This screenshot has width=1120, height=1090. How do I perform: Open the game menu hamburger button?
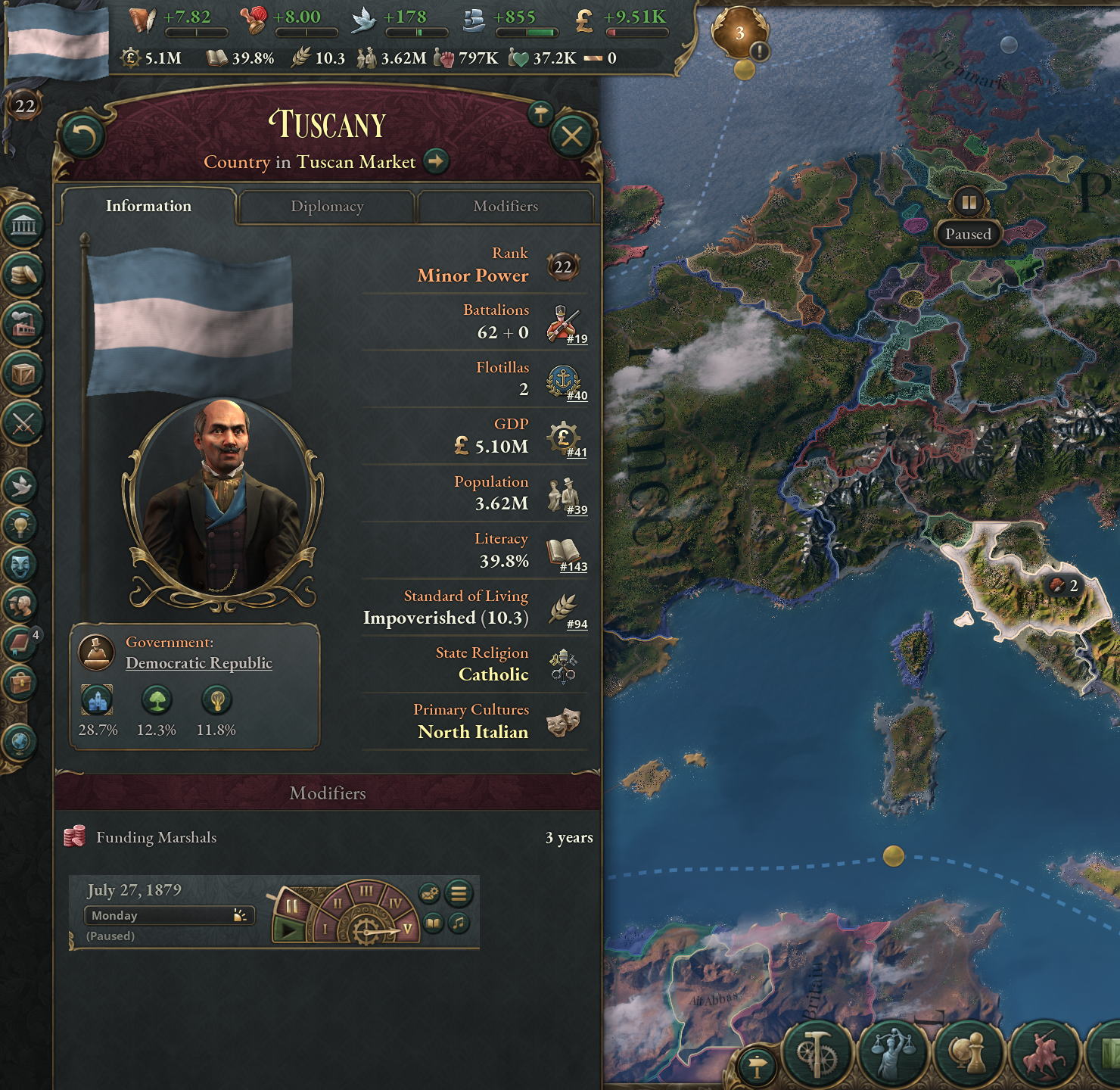click(459, 893)
